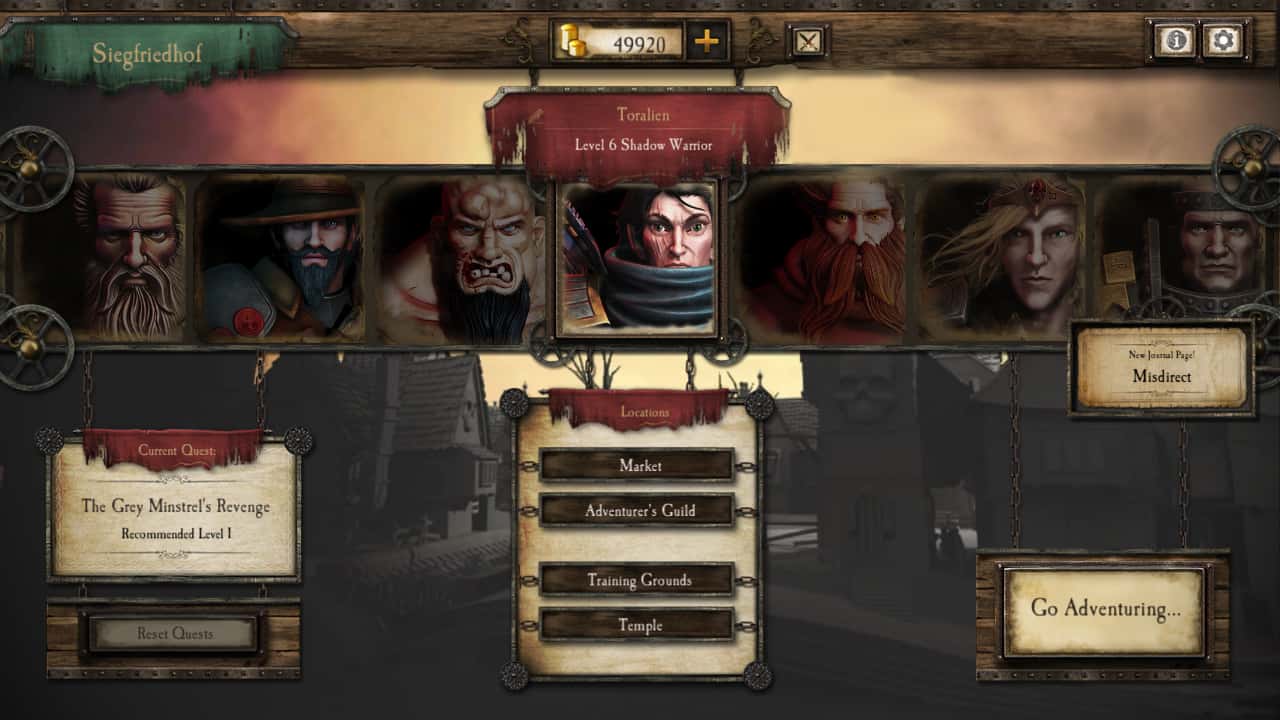
Task: Visit the Market location
Action: tap(639, 466)
